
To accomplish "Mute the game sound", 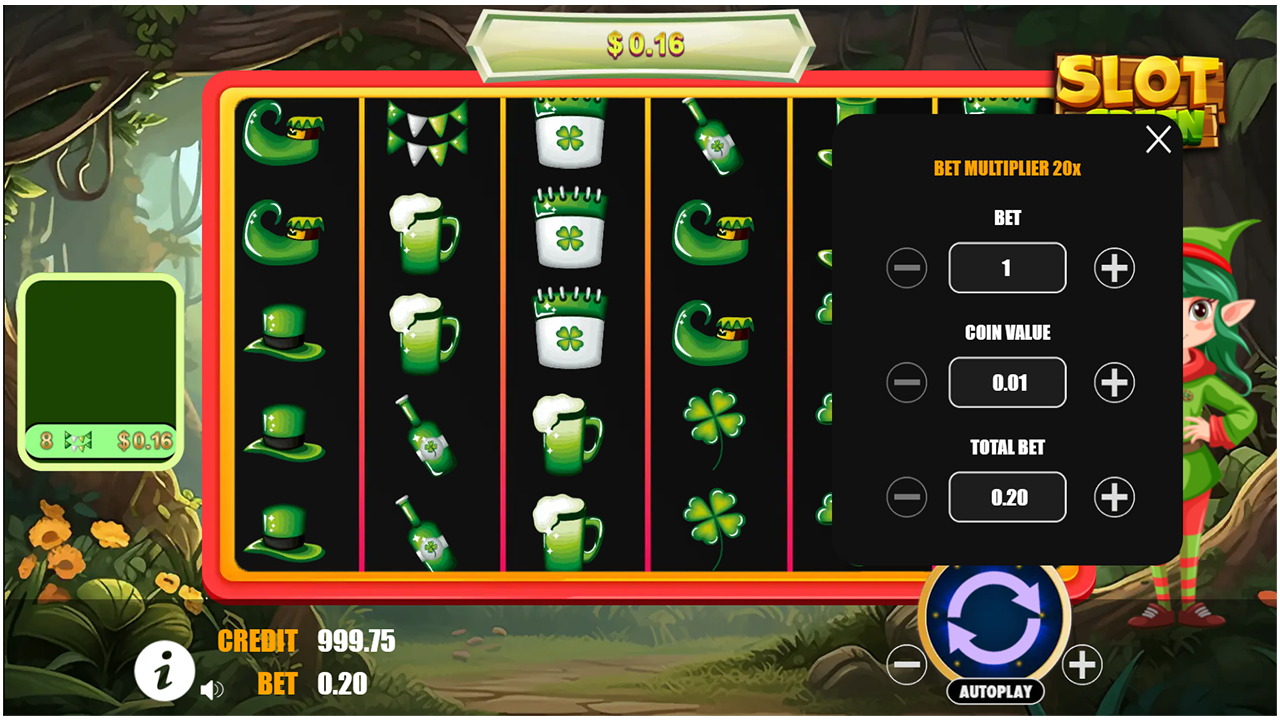I will 213,688.
